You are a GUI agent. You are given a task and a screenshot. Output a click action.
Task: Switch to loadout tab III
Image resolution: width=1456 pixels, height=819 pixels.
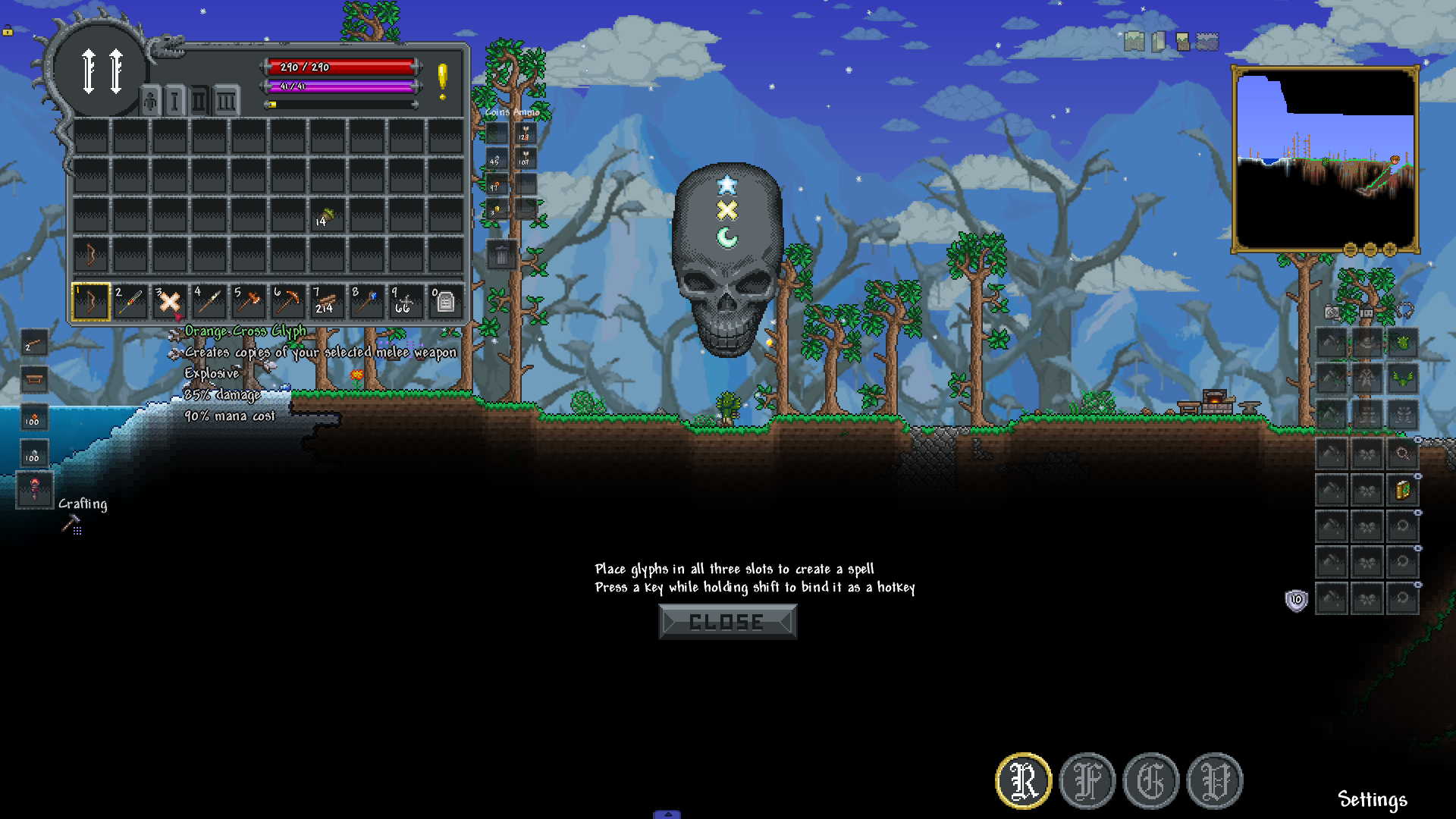[225, 102]
